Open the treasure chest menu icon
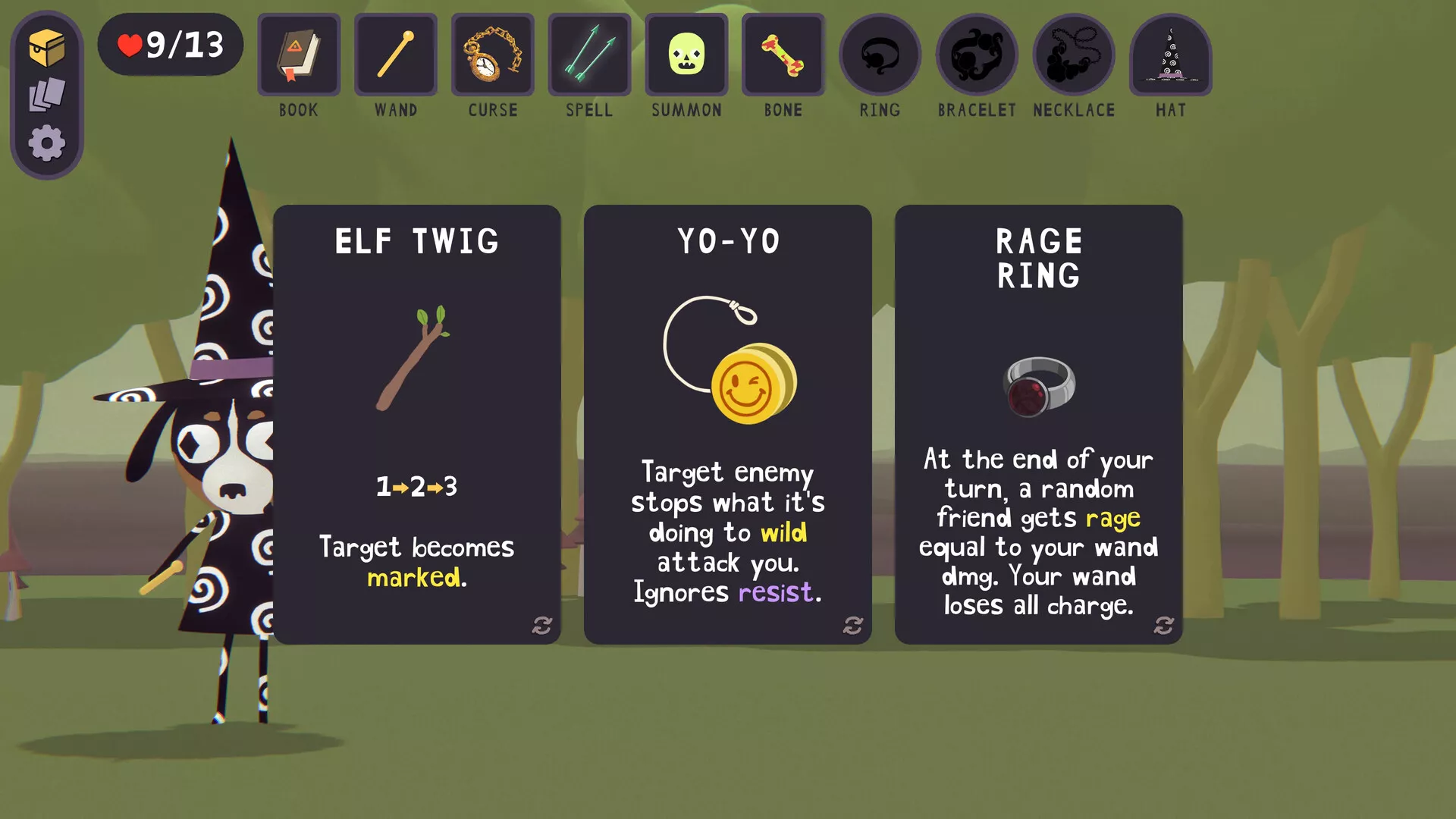The width and height of the screenshot is (1456, 819). coord(47,48)
